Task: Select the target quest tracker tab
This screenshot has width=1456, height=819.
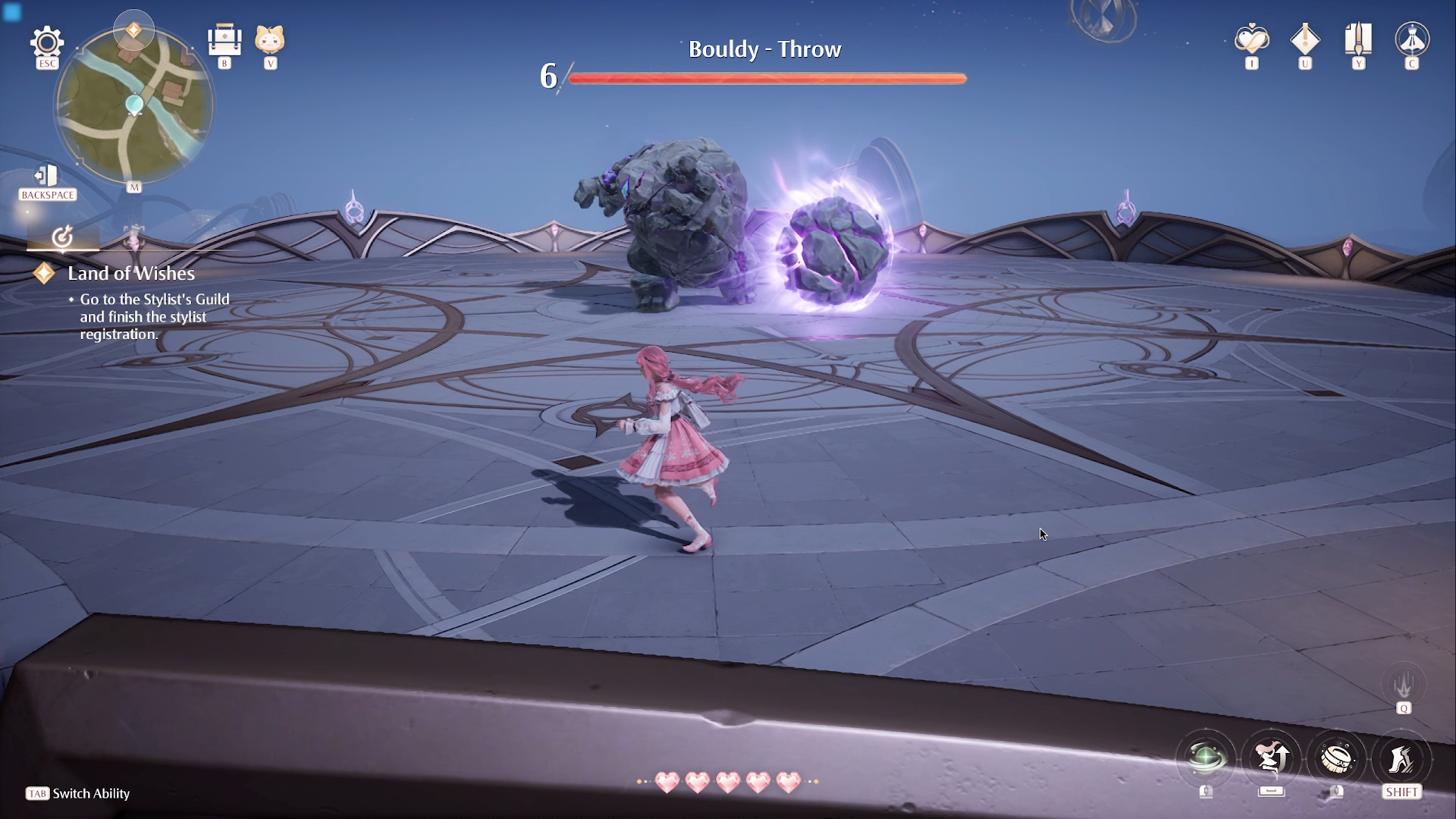Action: [63, 237]
